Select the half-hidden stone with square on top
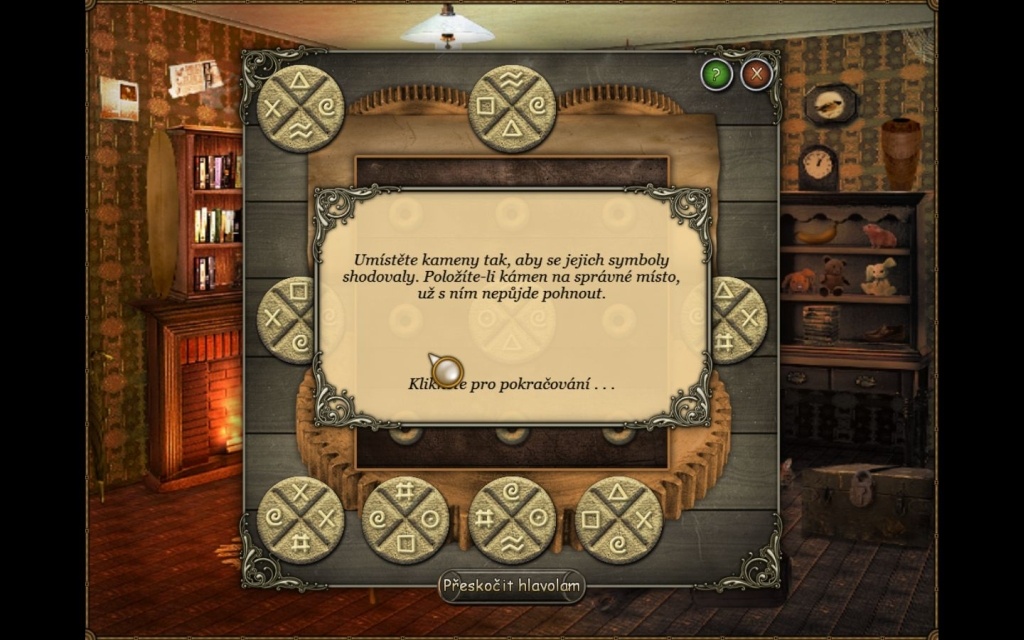The width and height of the screenshot is (1024, 640). [286, 319]
